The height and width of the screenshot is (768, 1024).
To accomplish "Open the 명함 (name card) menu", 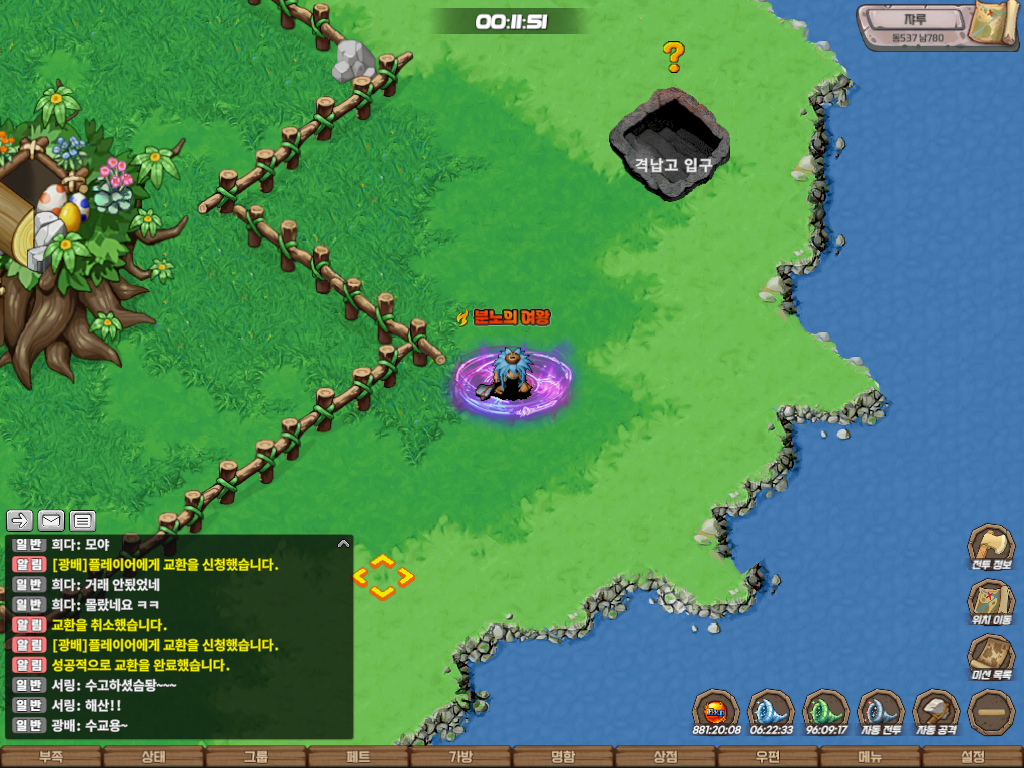I will [563, 757].
